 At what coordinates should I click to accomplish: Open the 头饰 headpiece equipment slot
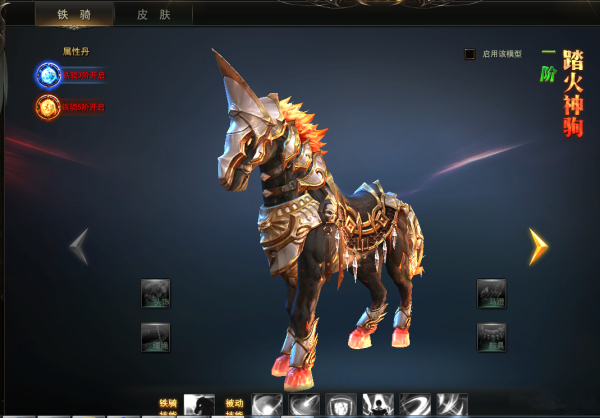pos(155,293)
